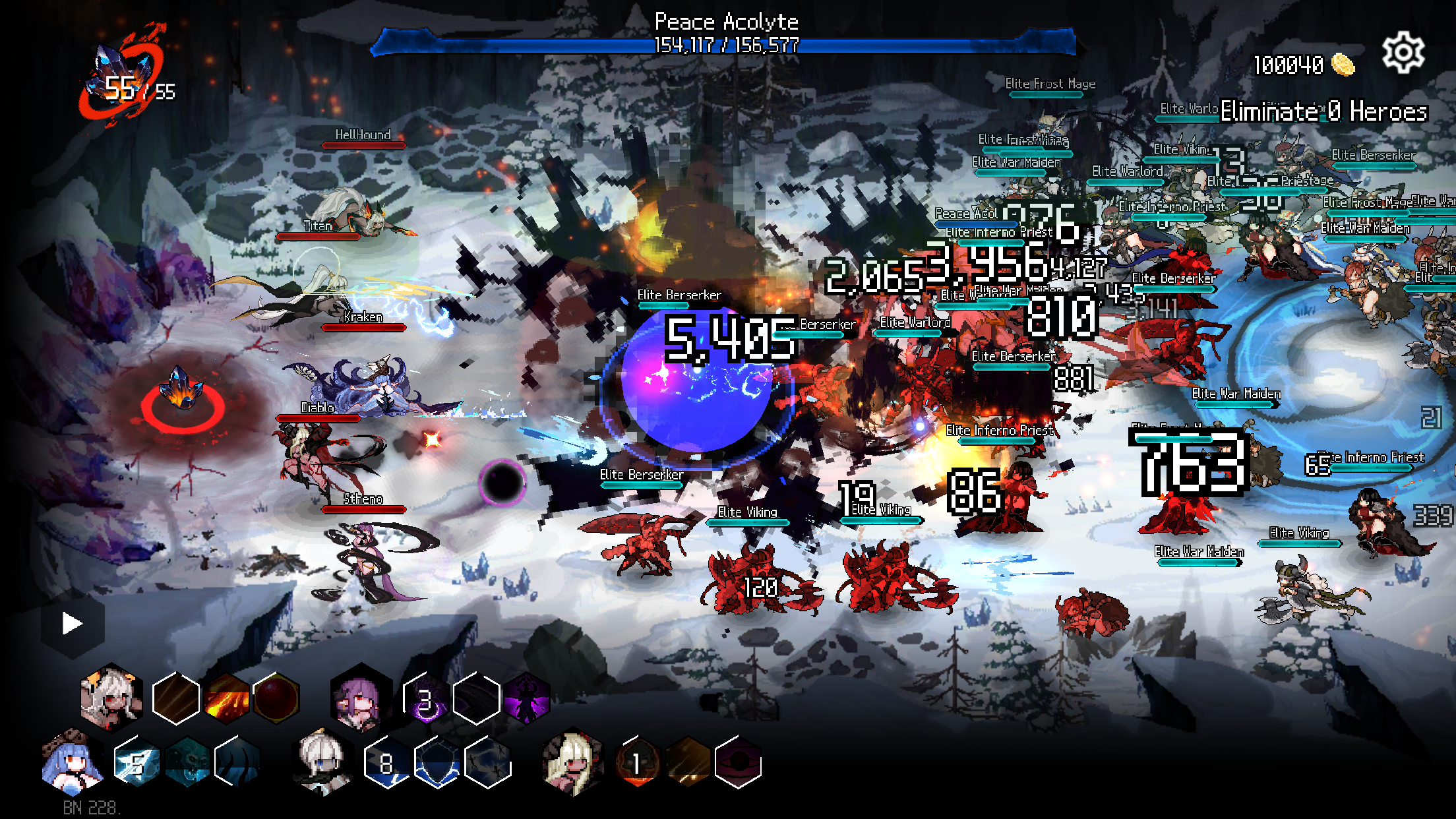
Task: Activate the purple silhouette demon skill
Action: 526,699
